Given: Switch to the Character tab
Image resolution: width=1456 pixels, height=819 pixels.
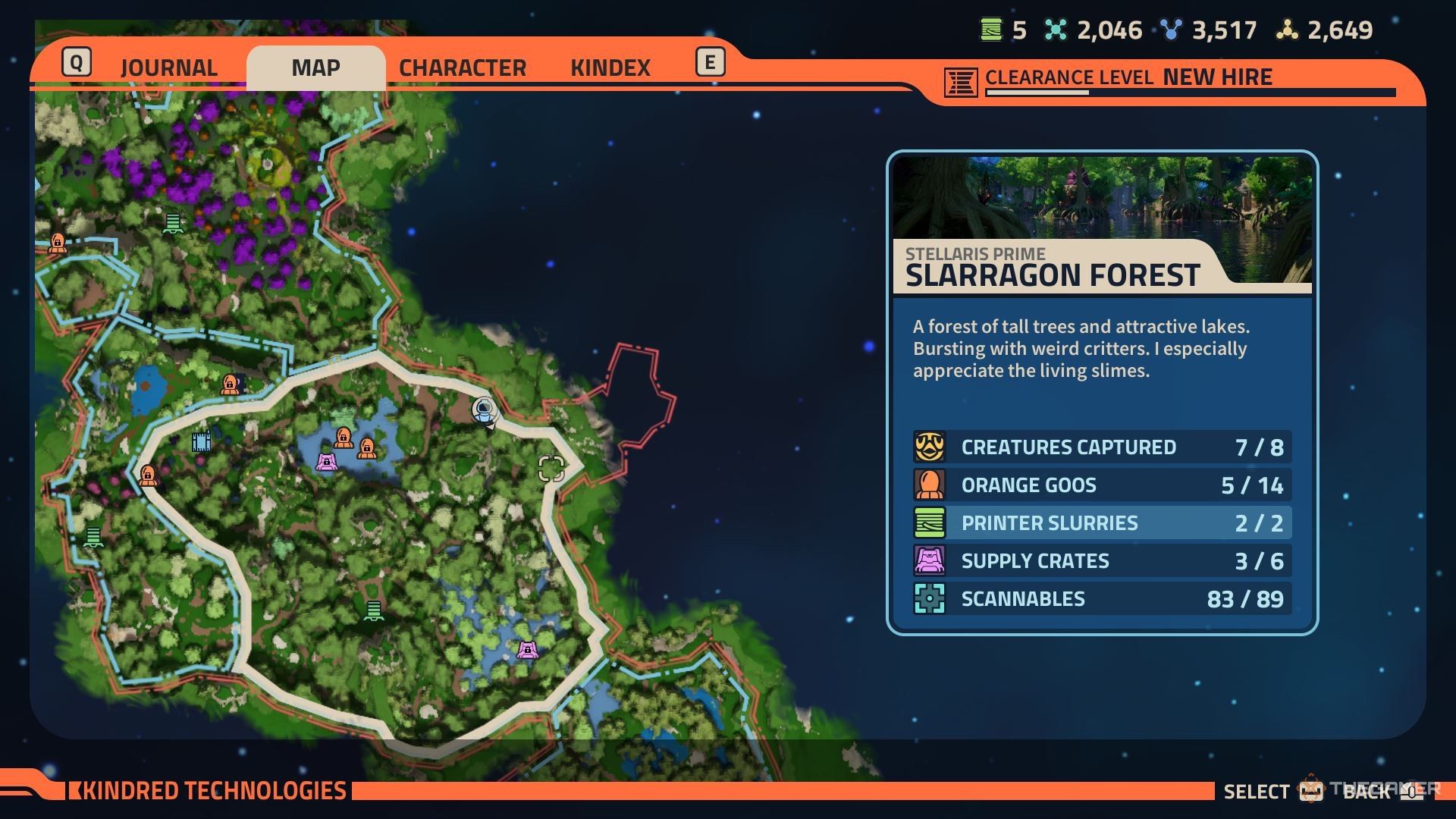Looking at the screenshot, I should pos(462,67).
